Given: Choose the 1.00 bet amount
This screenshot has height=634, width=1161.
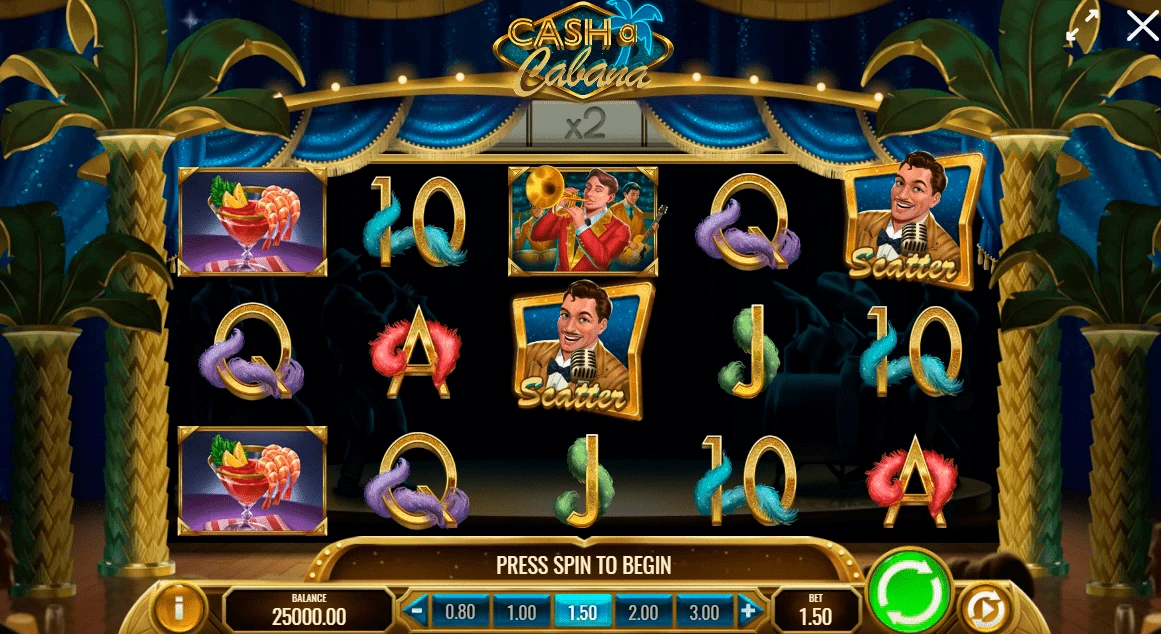Looking at the screenshot, I should click(x=521, y=611).
